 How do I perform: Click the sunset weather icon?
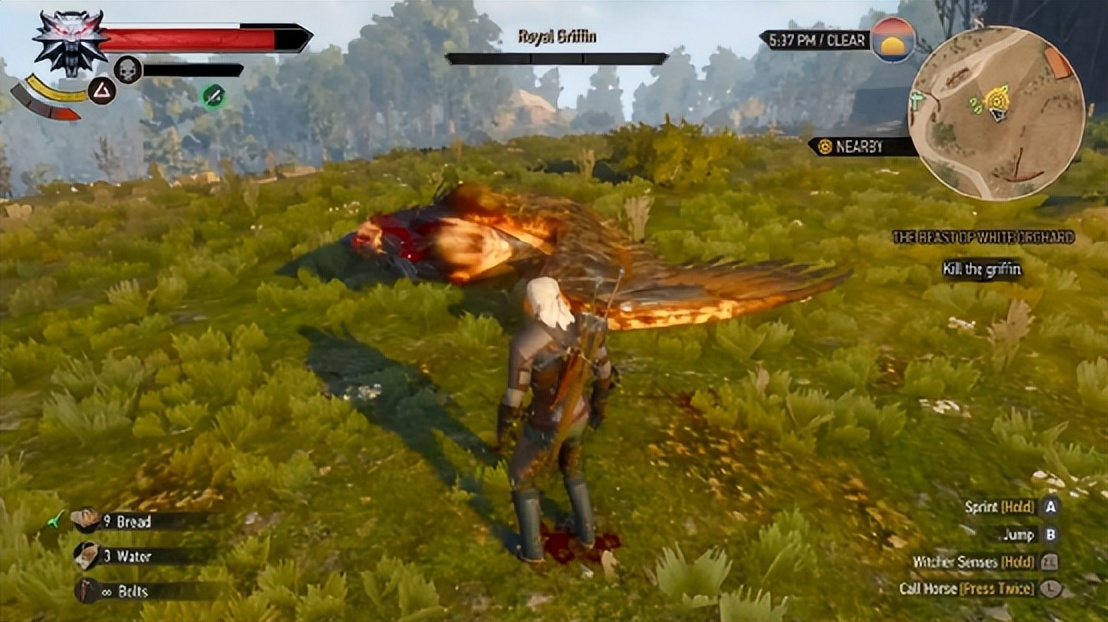pos(893,40)
